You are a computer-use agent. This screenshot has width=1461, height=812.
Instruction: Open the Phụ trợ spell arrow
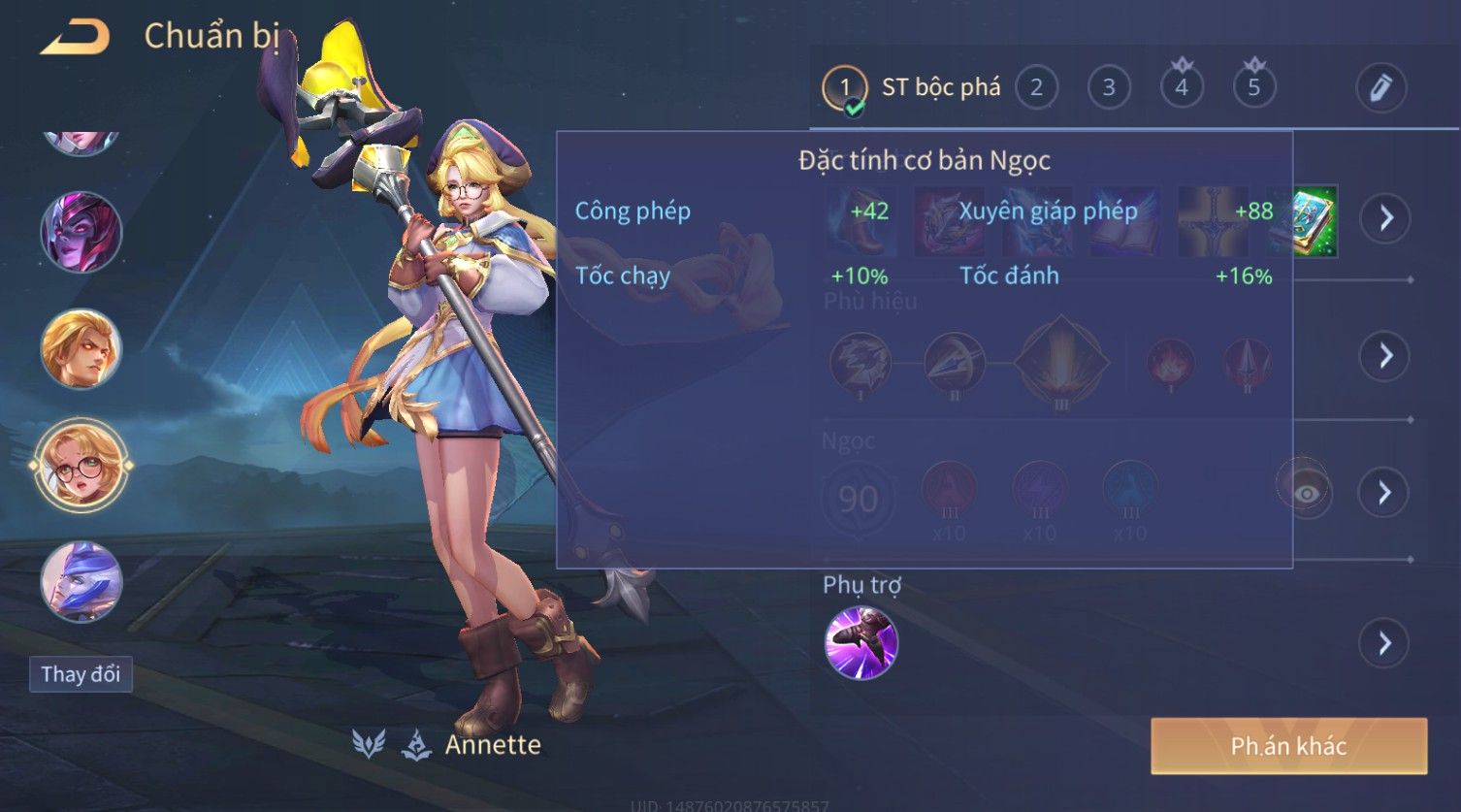pos(1384,643)
